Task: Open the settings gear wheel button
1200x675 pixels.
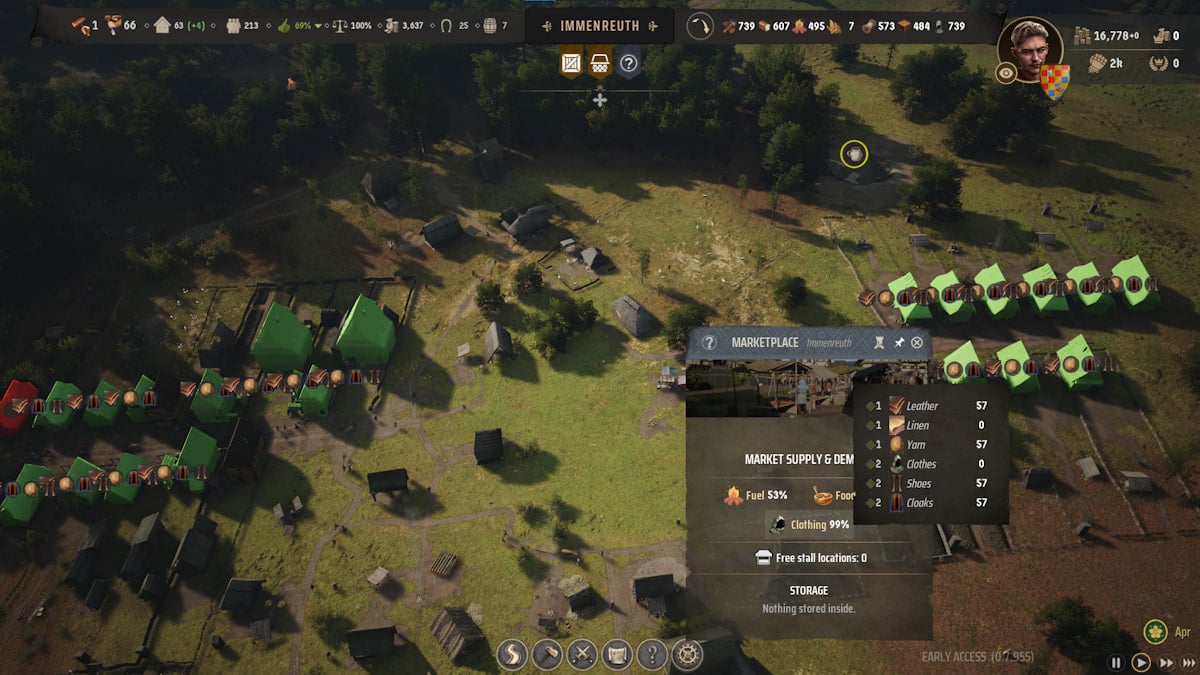Action: pyautogui.click(x=685, y=655)
